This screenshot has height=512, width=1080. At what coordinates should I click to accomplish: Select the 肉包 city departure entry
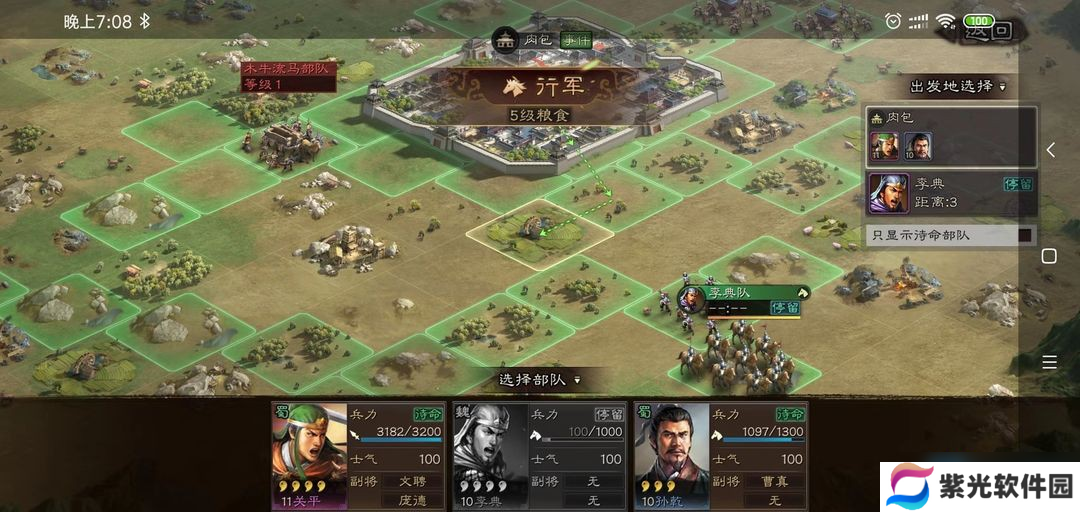coord(950,137)
